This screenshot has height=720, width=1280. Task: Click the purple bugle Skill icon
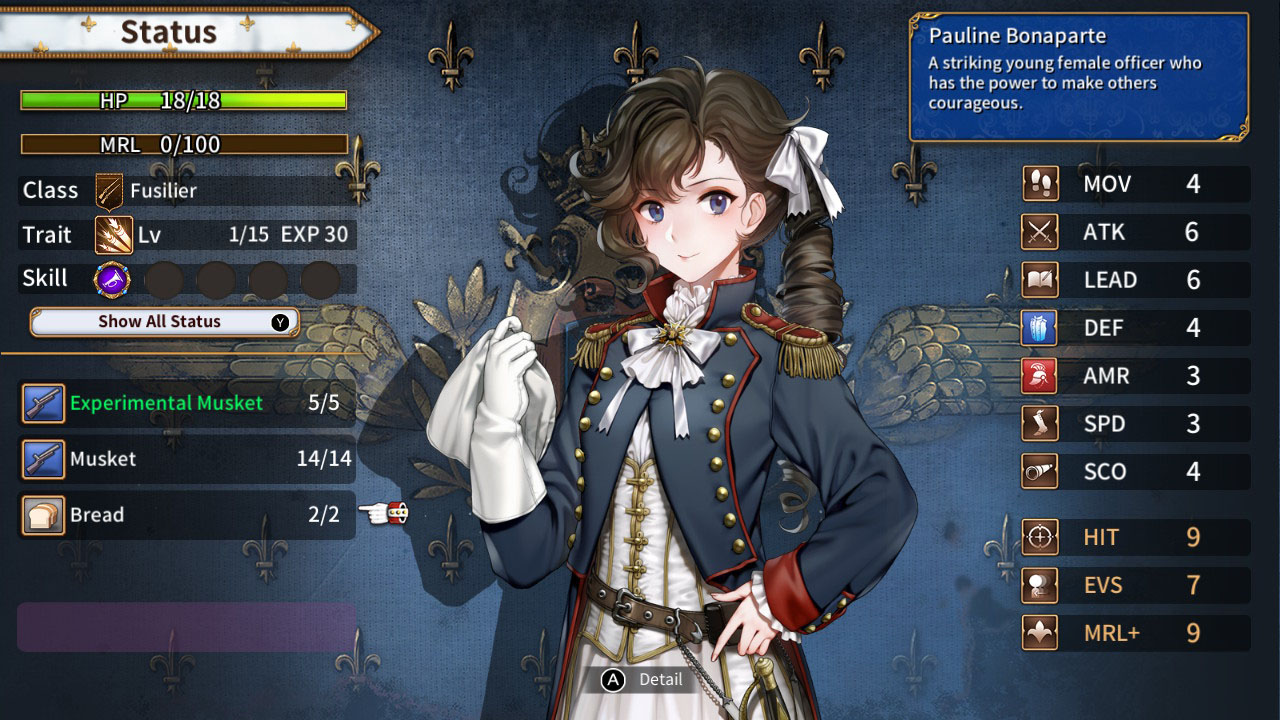[110, 278]
